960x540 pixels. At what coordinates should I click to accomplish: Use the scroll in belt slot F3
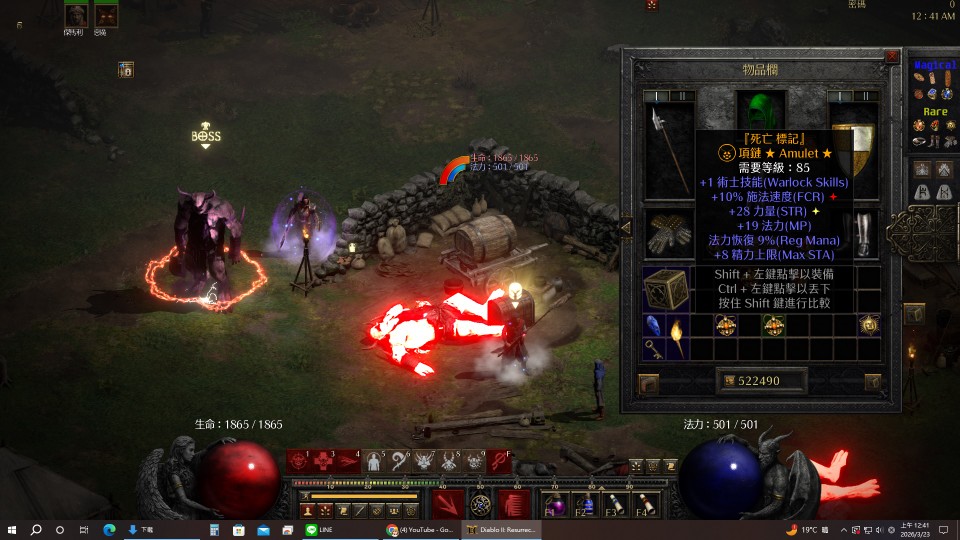(x=615, y=503)
